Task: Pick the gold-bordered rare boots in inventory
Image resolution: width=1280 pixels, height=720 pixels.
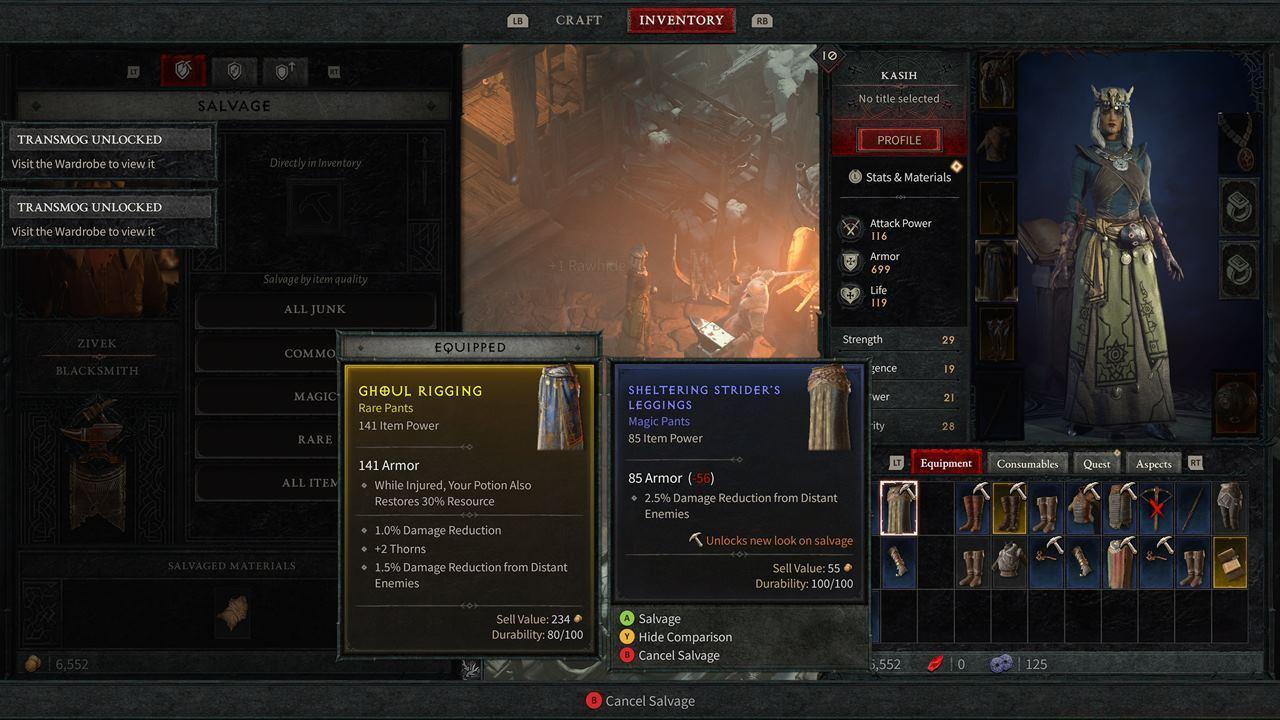Action: pos(1008,508)
